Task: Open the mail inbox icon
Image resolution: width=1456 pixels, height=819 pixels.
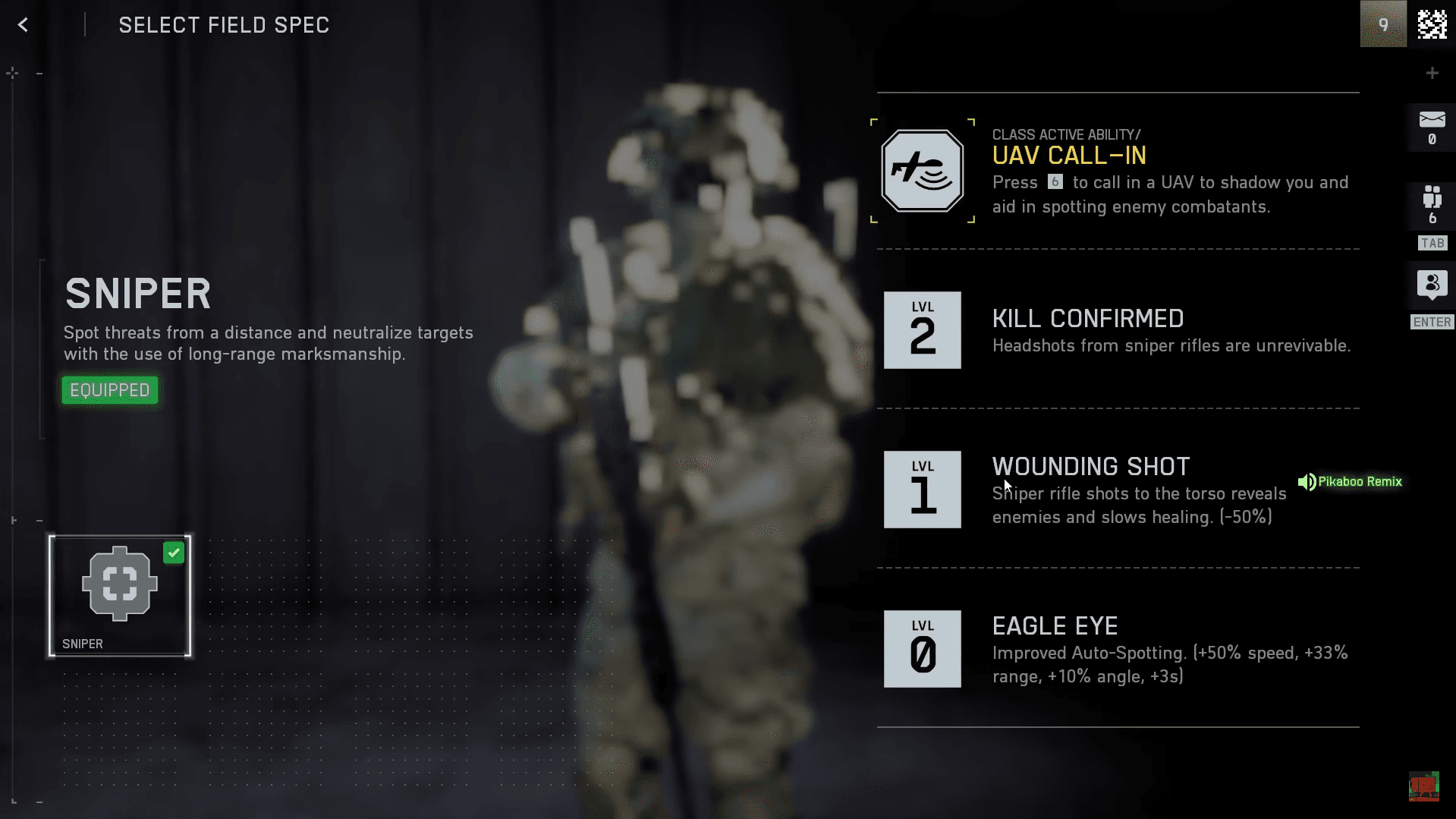Action: tap(1432, 120)
